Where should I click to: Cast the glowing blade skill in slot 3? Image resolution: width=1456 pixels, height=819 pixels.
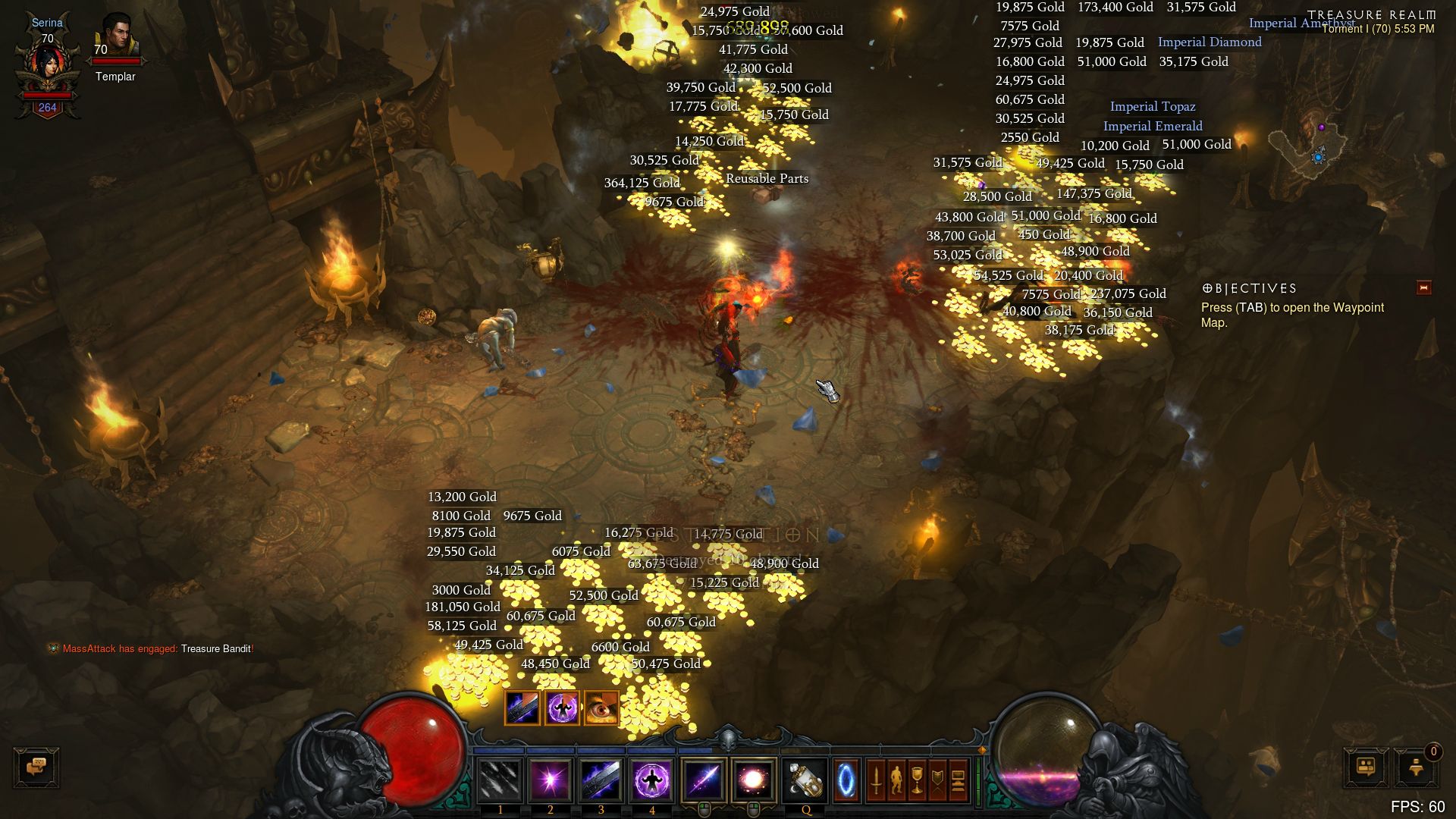coord(601,780)
